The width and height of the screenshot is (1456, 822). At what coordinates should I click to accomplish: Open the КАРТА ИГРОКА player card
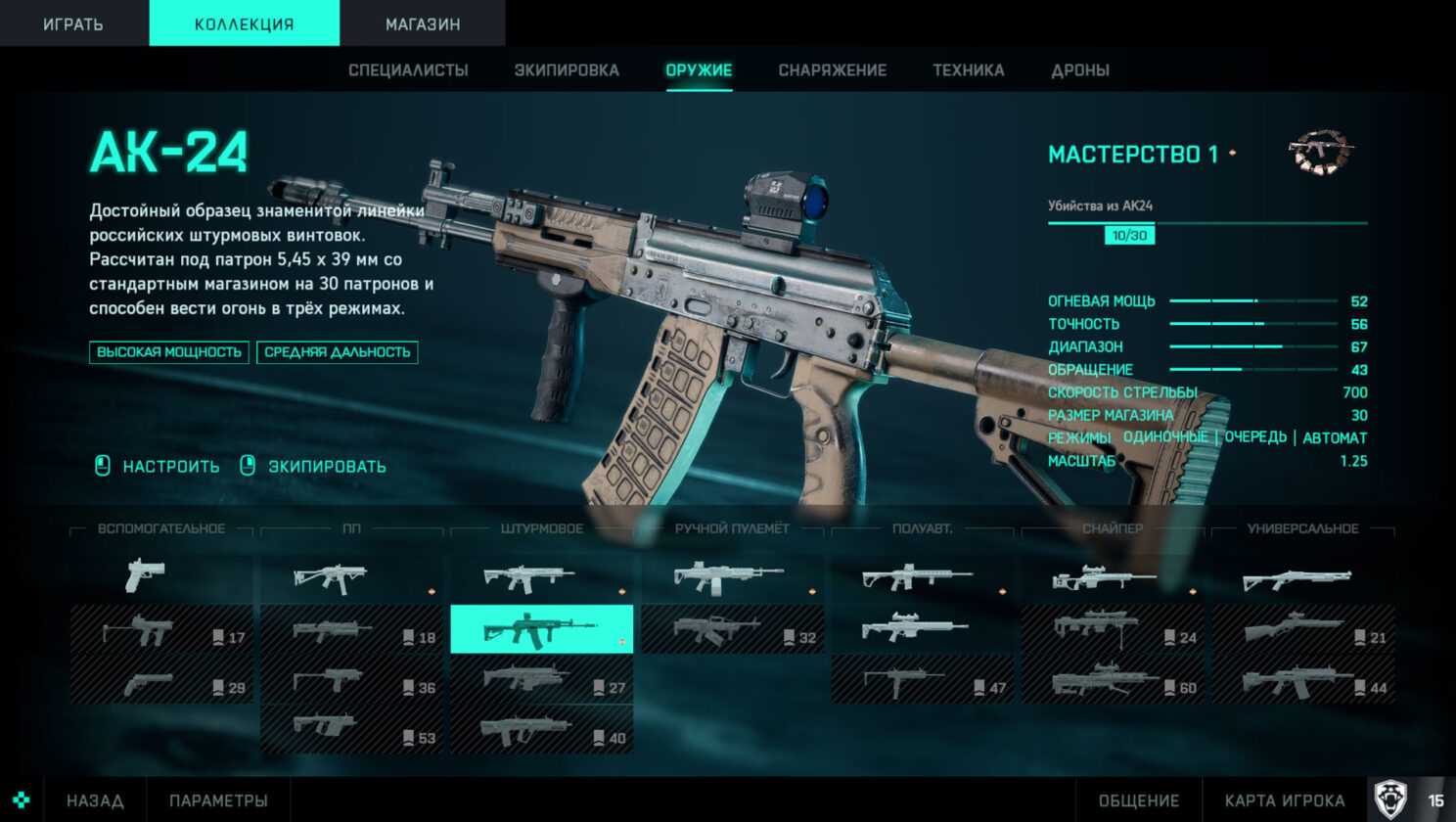1284,800
